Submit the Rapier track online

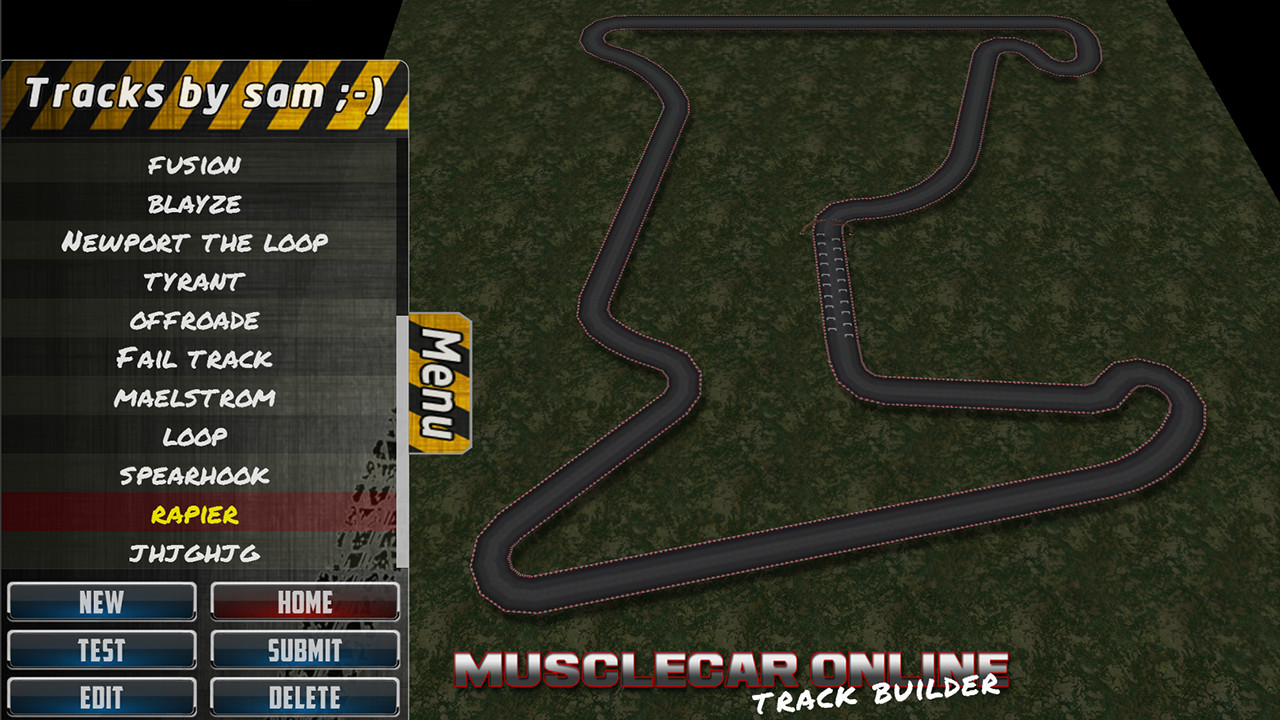pos(305,650)
